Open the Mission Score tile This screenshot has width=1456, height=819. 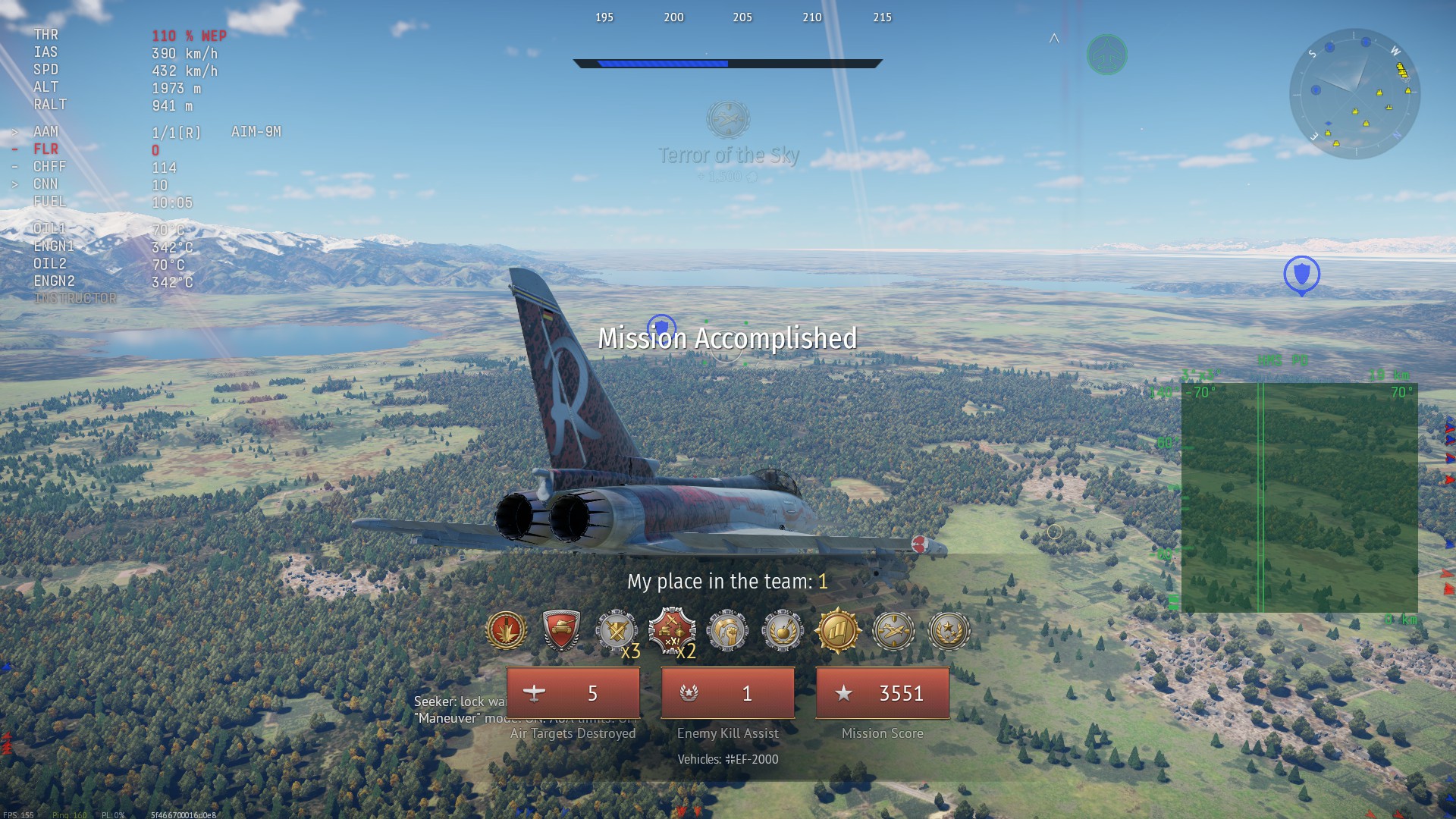(x=882, y=693)
